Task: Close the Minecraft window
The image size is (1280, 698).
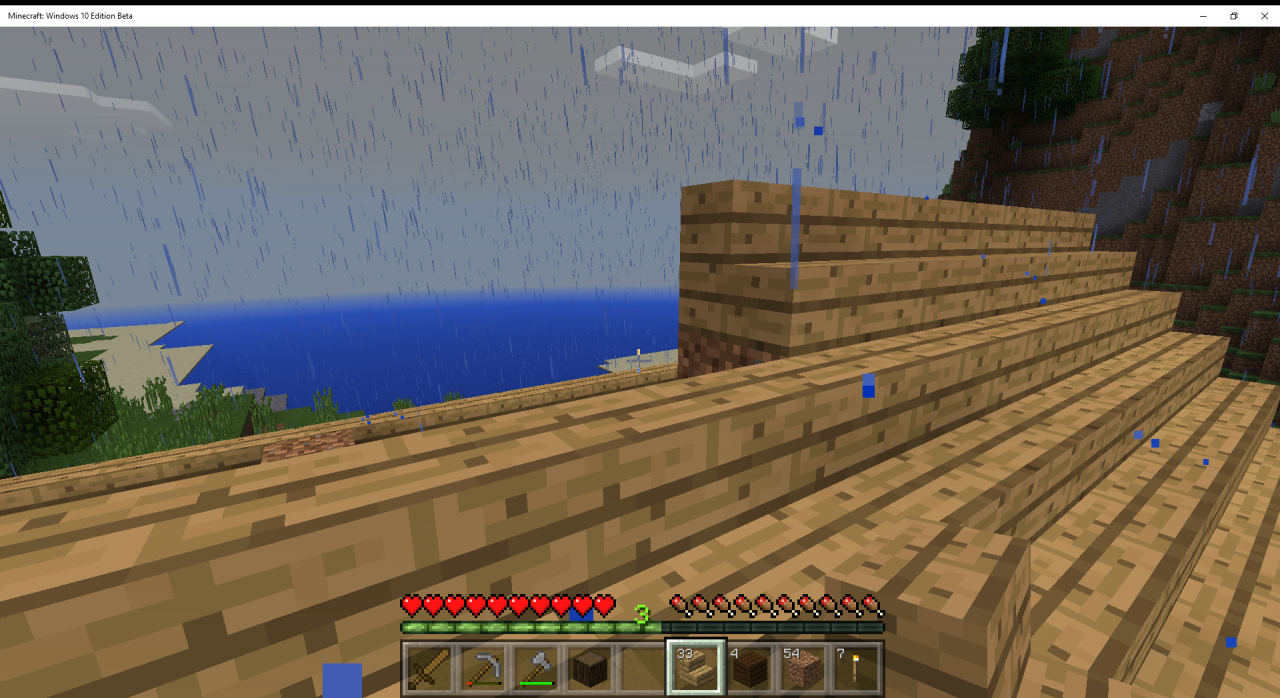Action: (x=1261, y=16)
